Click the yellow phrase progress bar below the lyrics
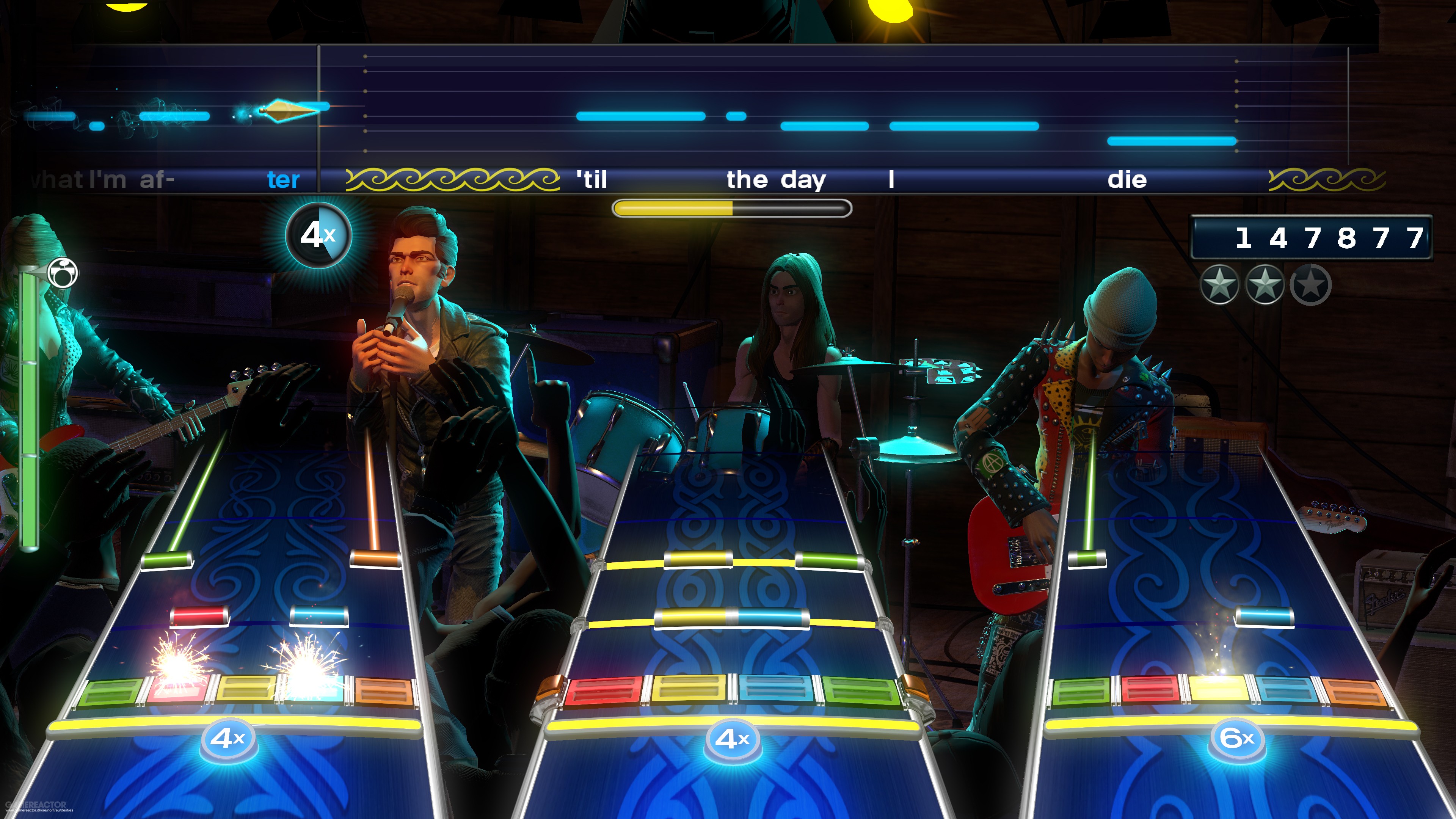The width and height of the screenshot is (1456, 819). click(729, 208)
